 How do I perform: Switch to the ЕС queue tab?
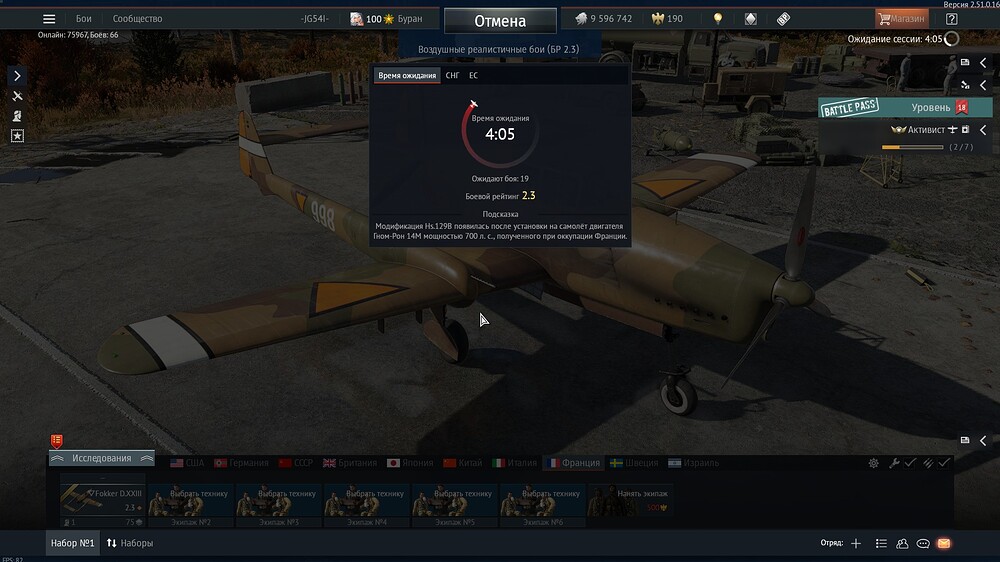pos(473,76)
